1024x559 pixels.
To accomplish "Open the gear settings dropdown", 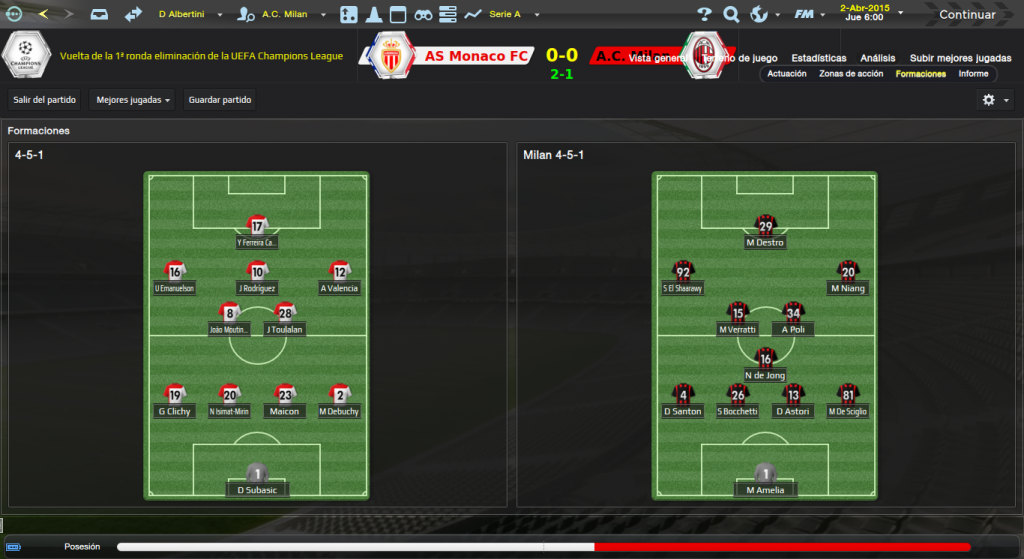I will click(994, 100).
